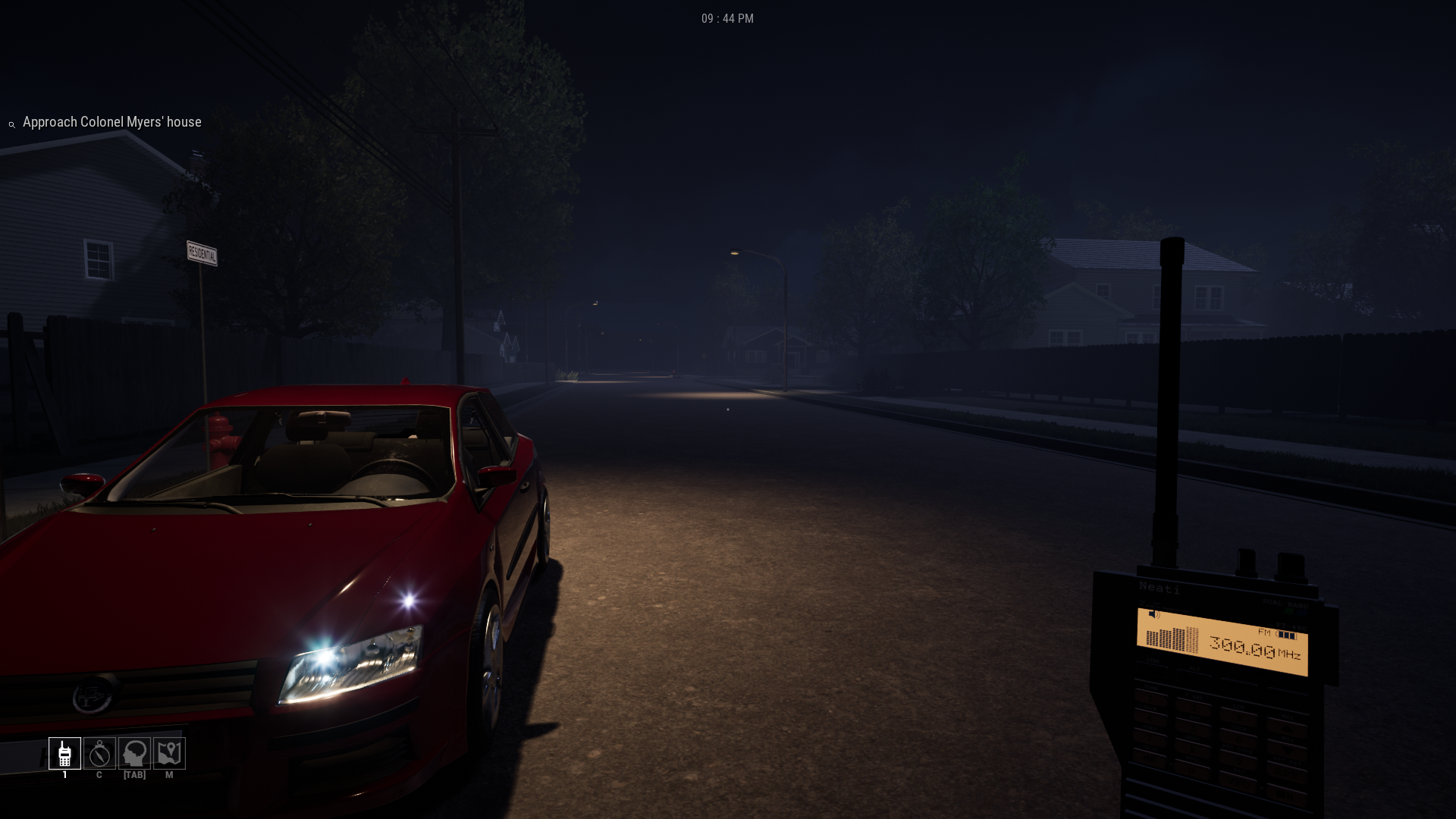Open the stopwatch using the C hotbar icon
Screen dimensions: 1456x819
click(99, 753)
